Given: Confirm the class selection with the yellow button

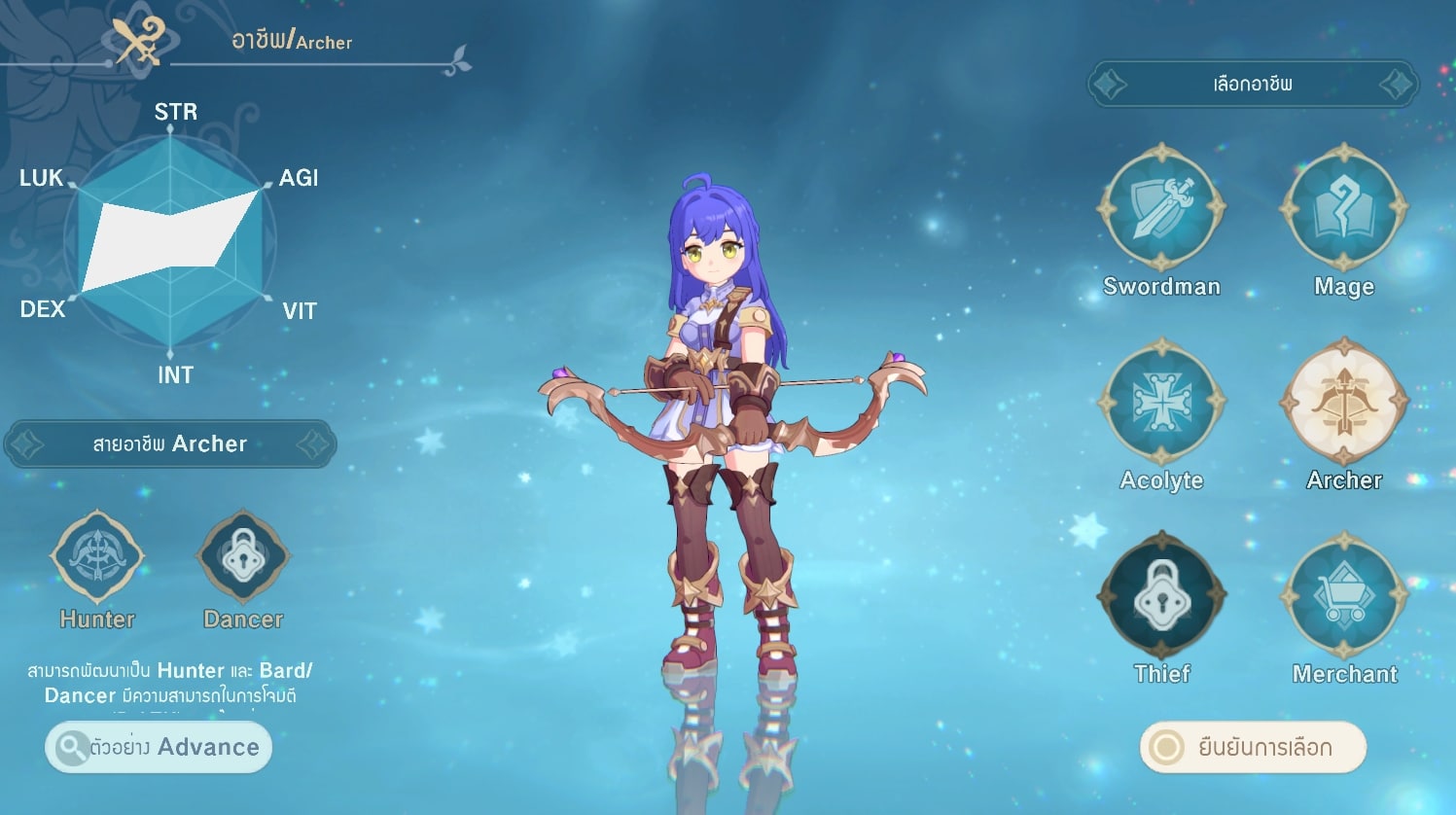Looking at the screenshot, I should 1253,747.
